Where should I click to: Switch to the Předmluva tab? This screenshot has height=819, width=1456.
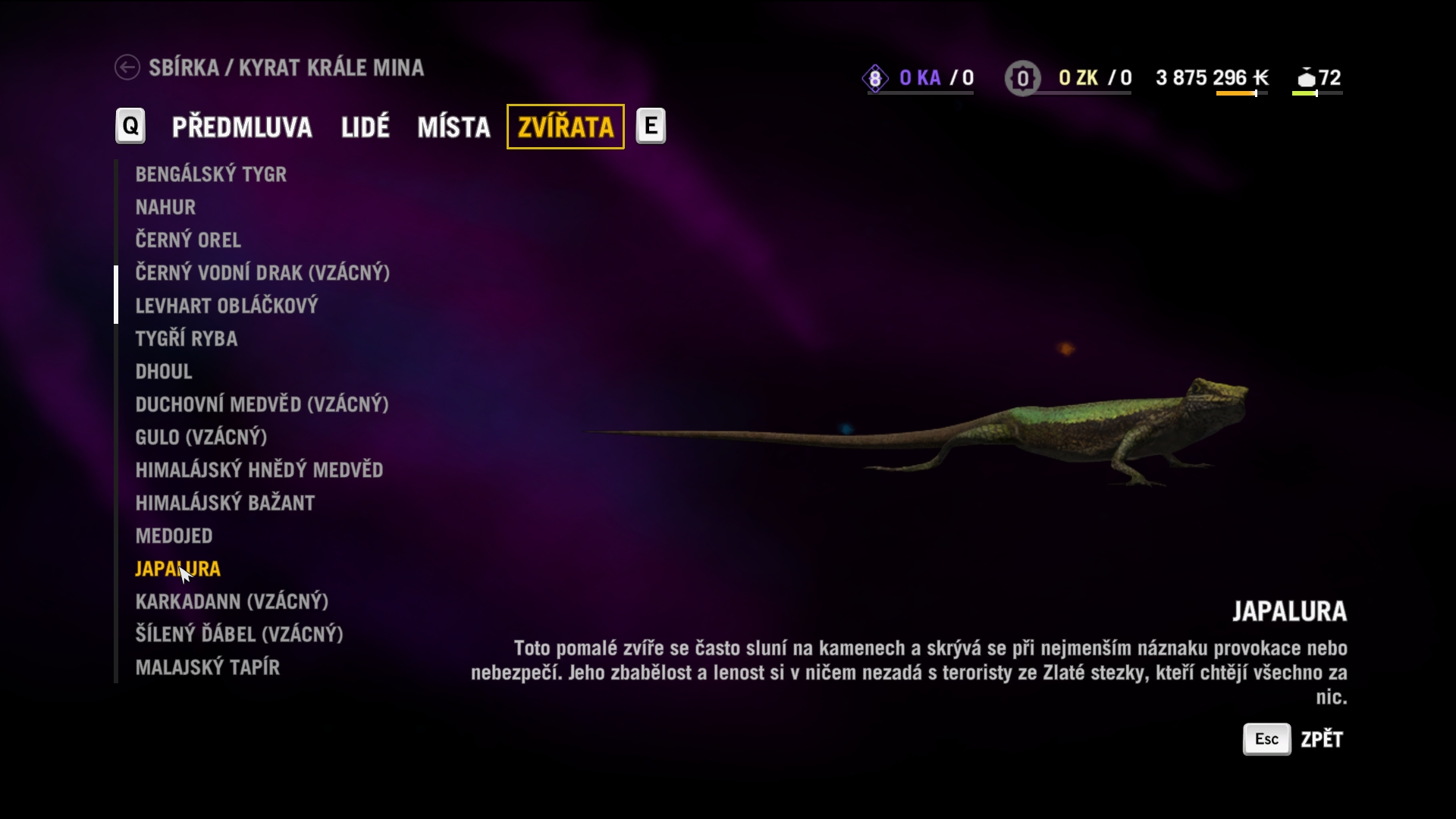coord(242,127)
